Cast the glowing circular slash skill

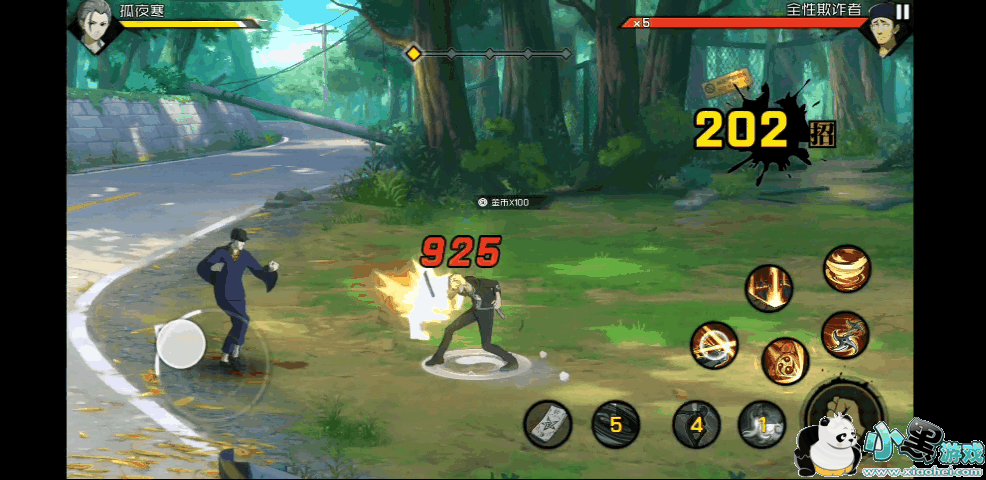tap(714, 346)
